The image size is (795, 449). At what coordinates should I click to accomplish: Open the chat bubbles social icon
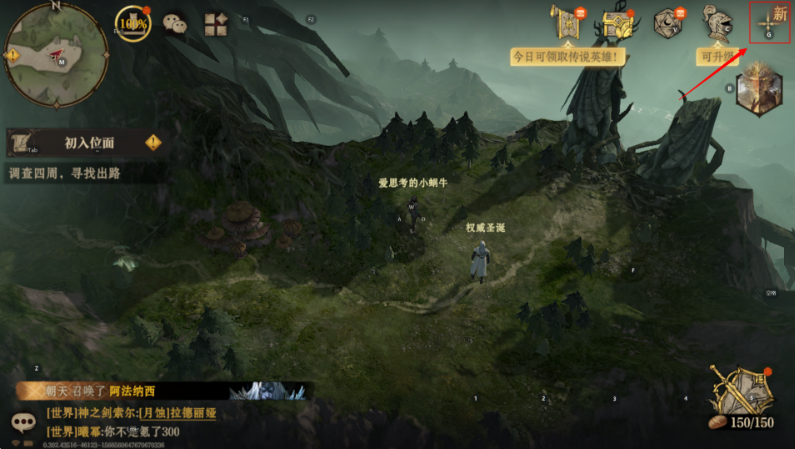pyautogui.click(x=174, y=23)
